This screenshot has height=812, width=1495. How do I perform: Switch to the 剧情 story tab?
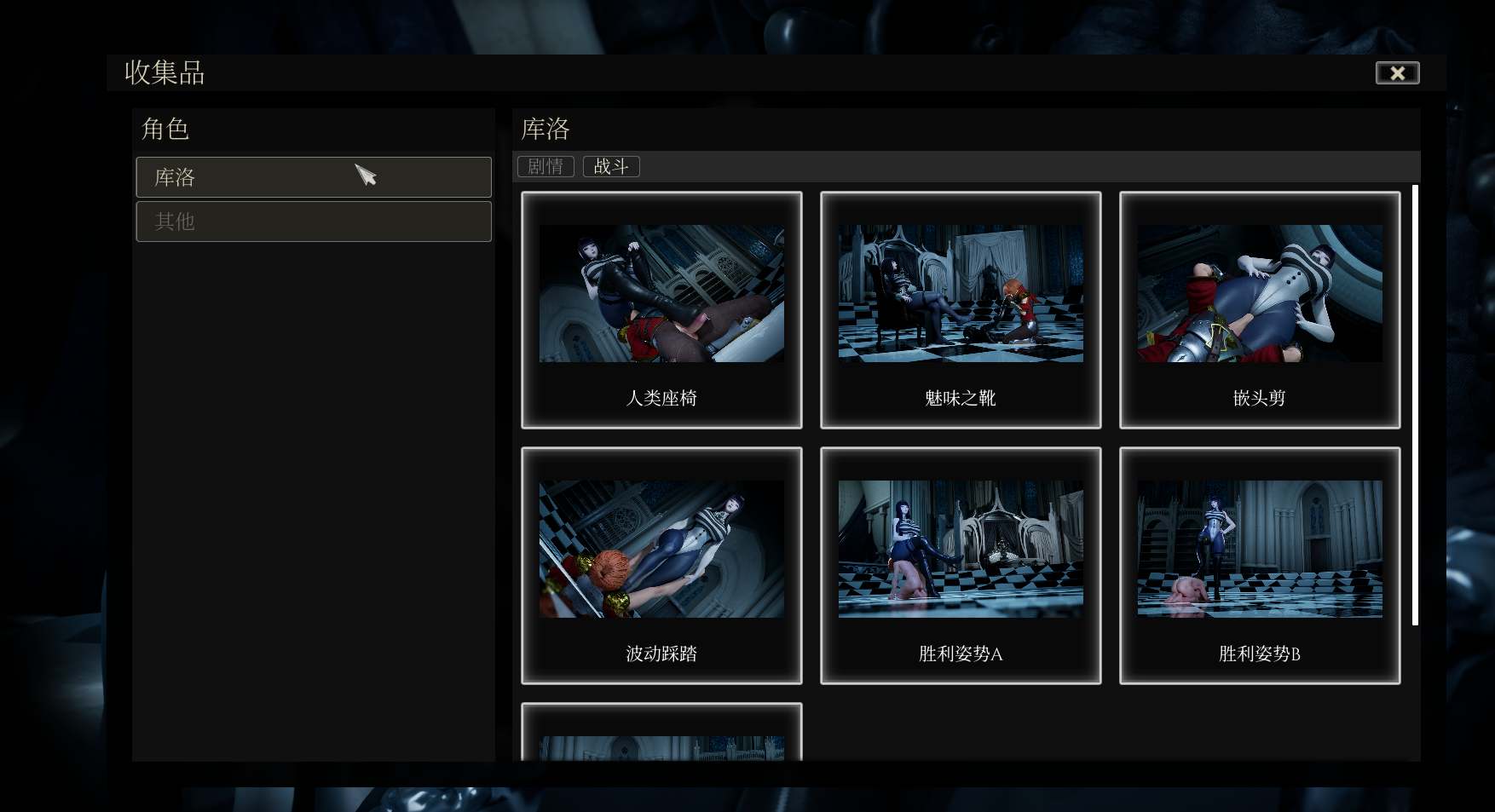pyautogui.click(x=545, y=166)
